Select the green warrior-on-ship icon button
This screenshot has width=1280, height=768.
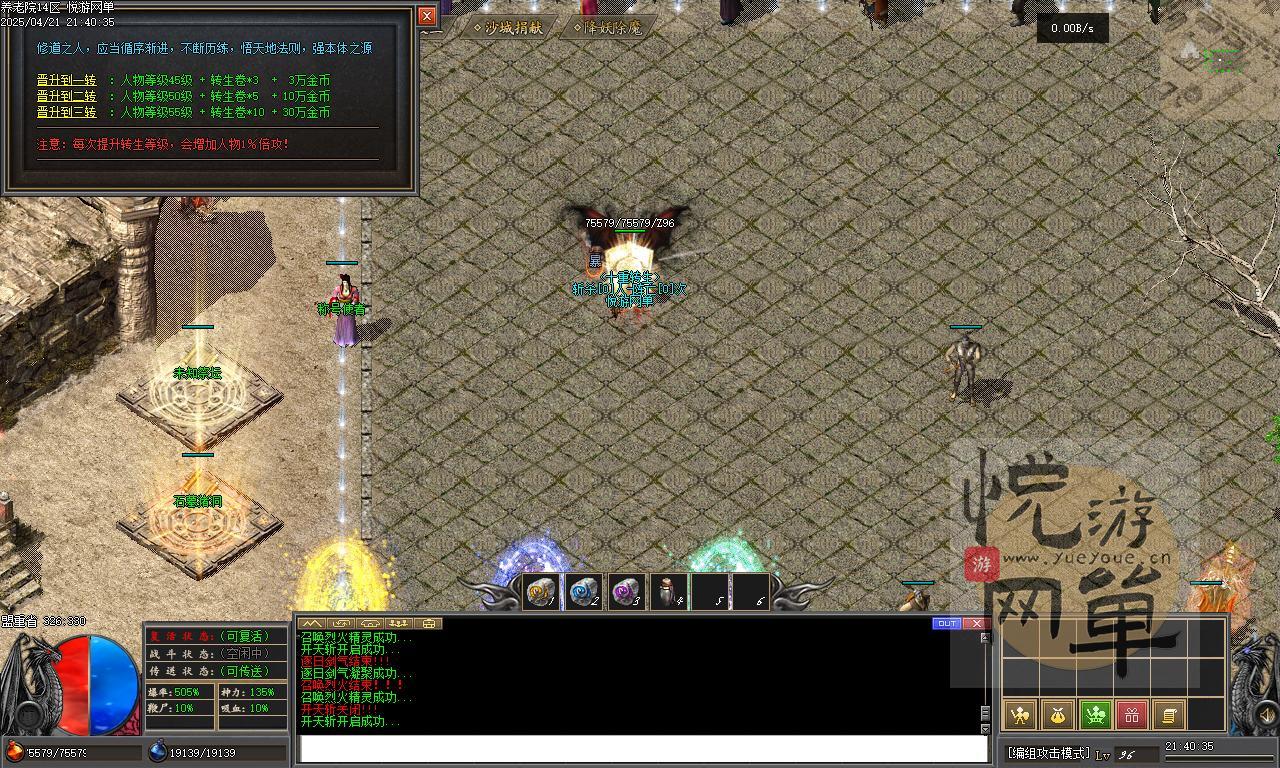[x=1095, y=715]
